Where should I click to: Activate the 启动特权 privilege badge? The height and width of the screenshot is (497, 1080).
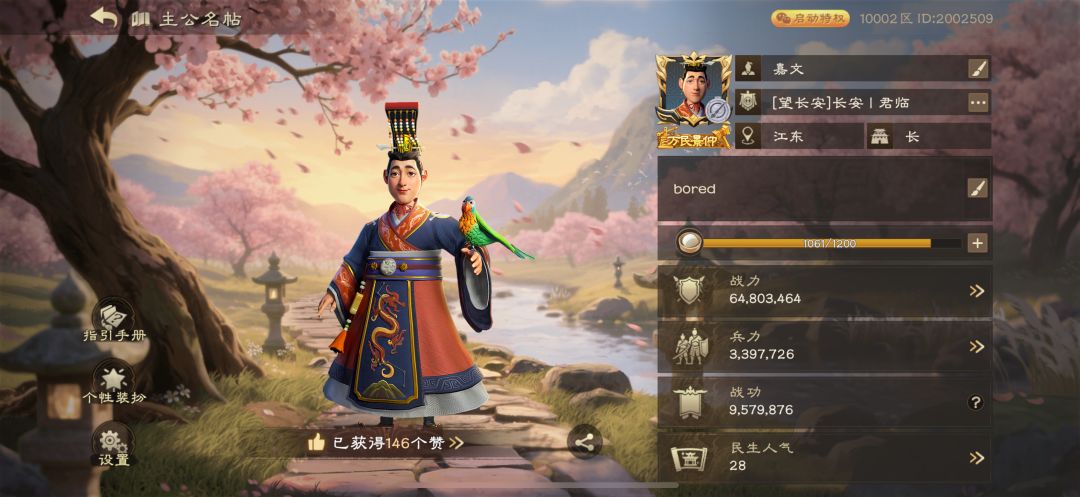pos(810,18)
